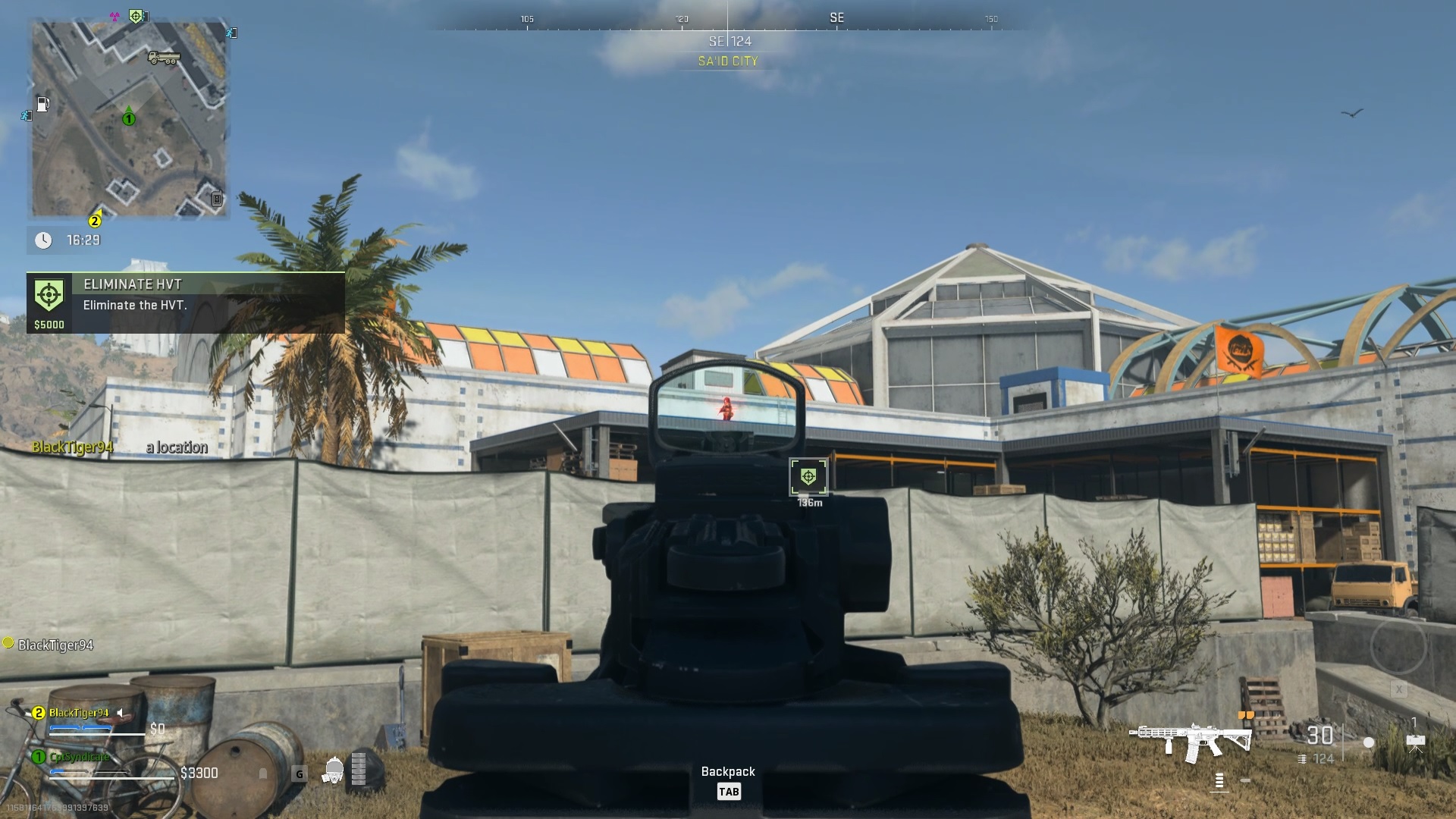Select the phone icon on the minimap edge
This screenshot has width=1456, height=819.
pyautogui.click(x=217, y=199)
